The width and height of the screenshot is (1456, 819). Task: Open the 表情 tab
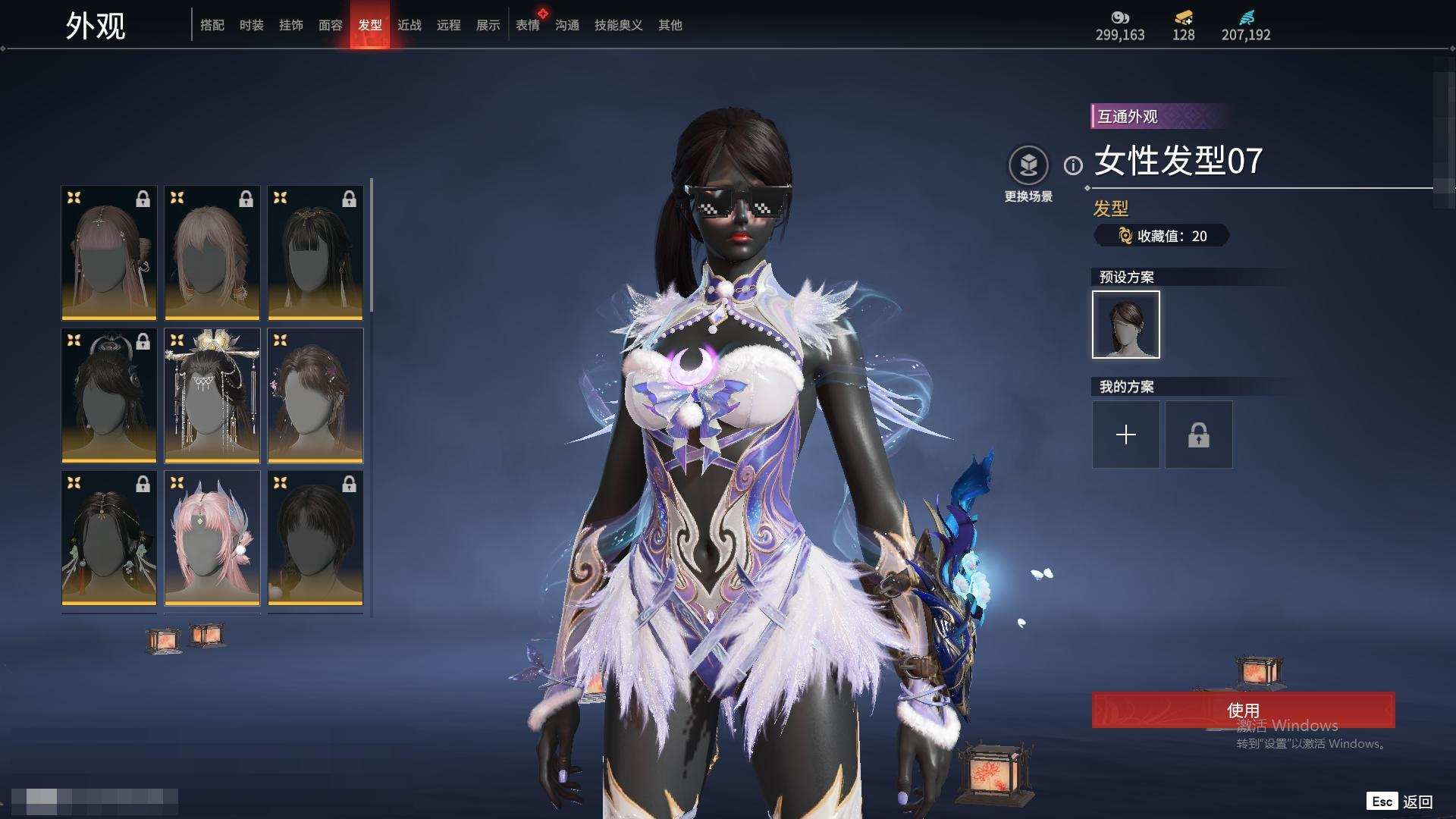(x=527, y=25)
